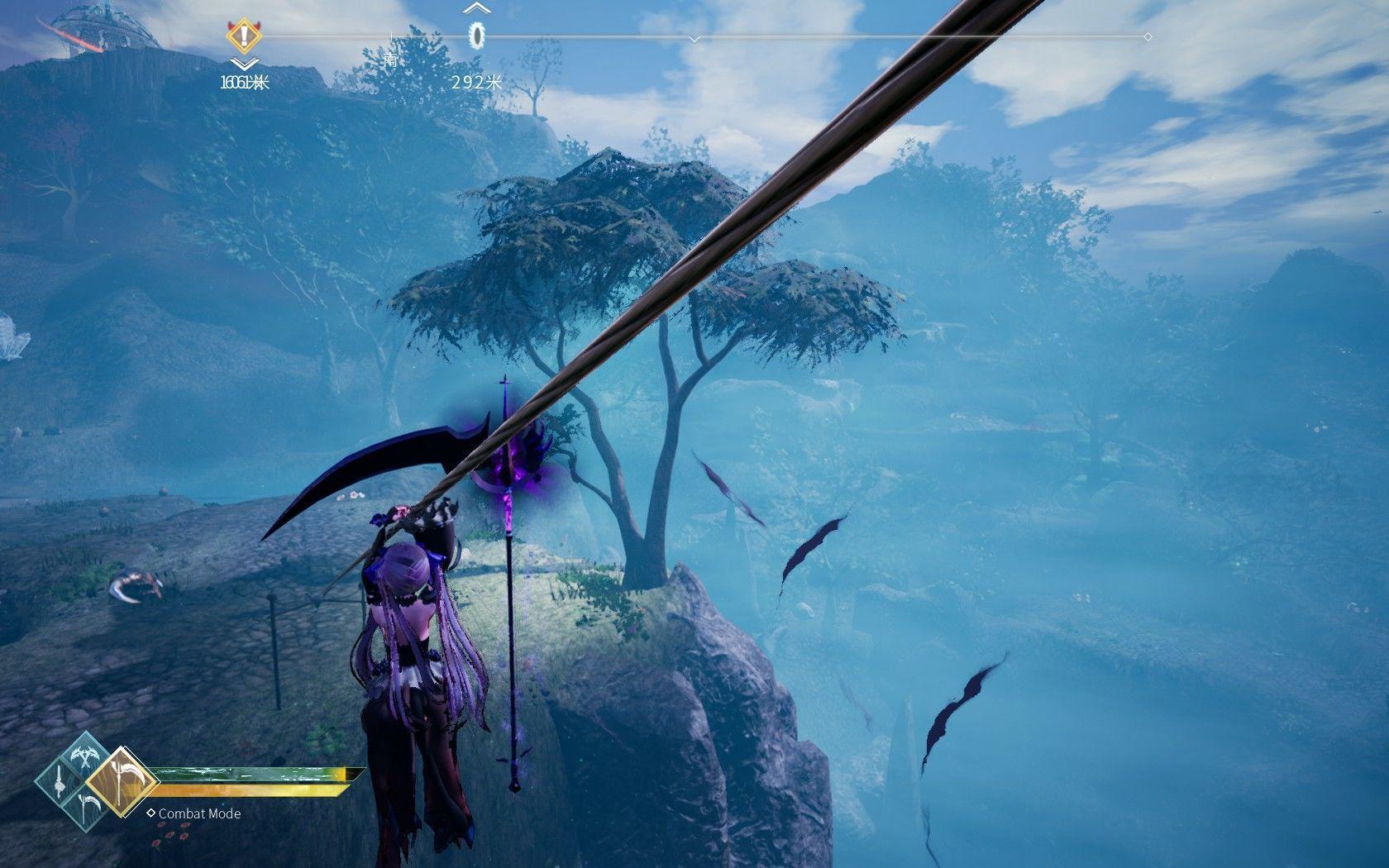Switch to the crossed dual blades weapon
The width and height of the screenshot is (1389, 868).
84,756
